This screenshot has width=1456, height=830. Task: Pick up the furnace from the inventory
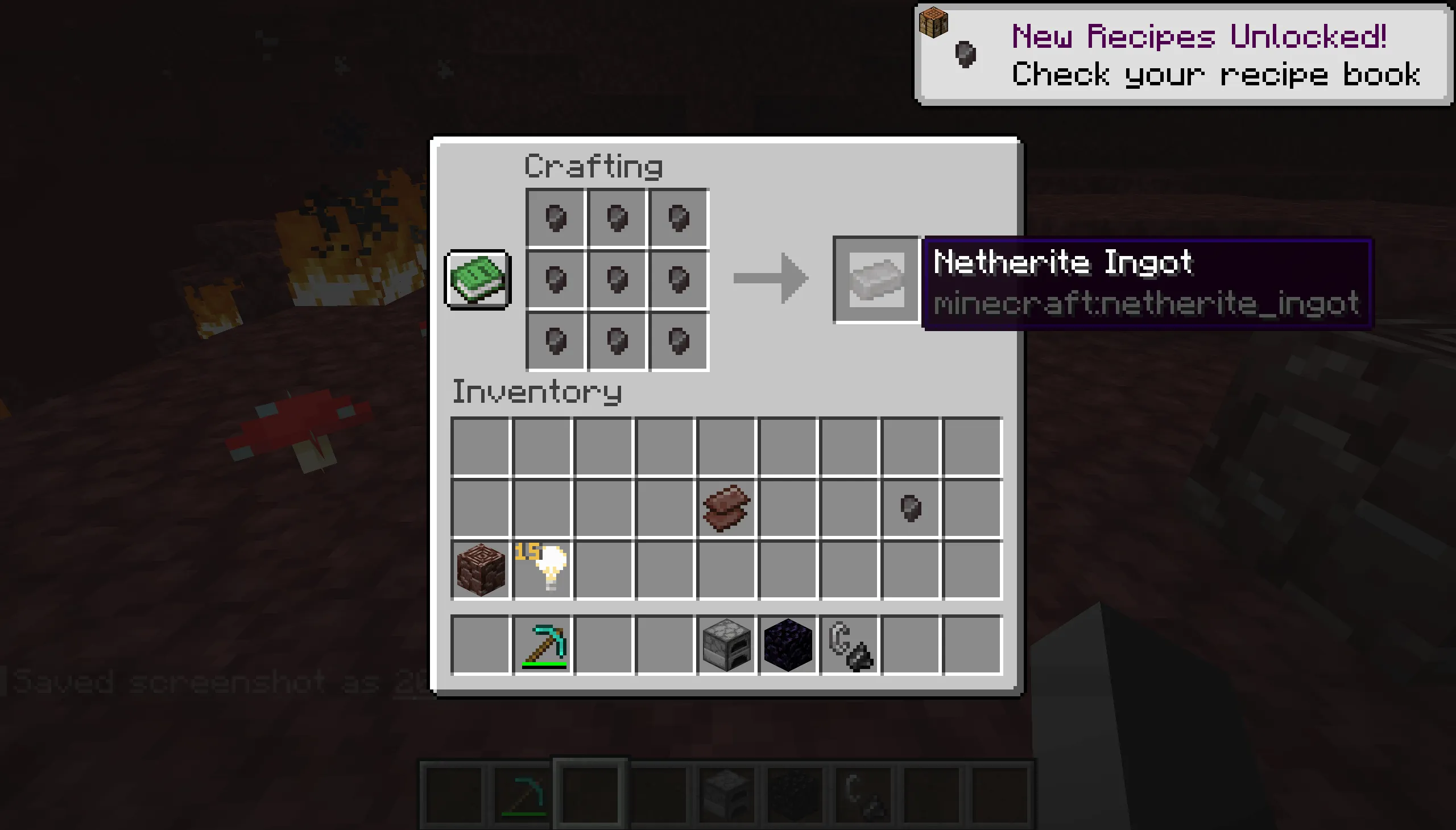726,644
